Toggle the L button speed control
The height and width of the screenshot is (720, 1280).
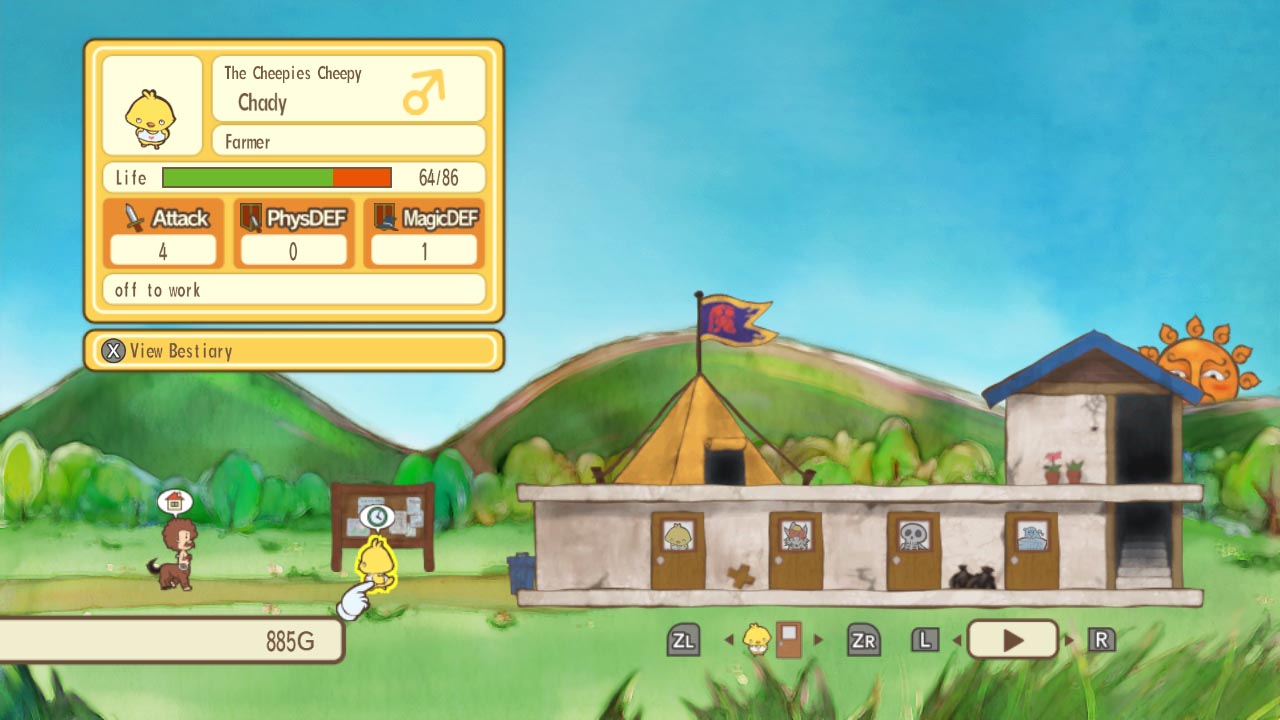924,639
